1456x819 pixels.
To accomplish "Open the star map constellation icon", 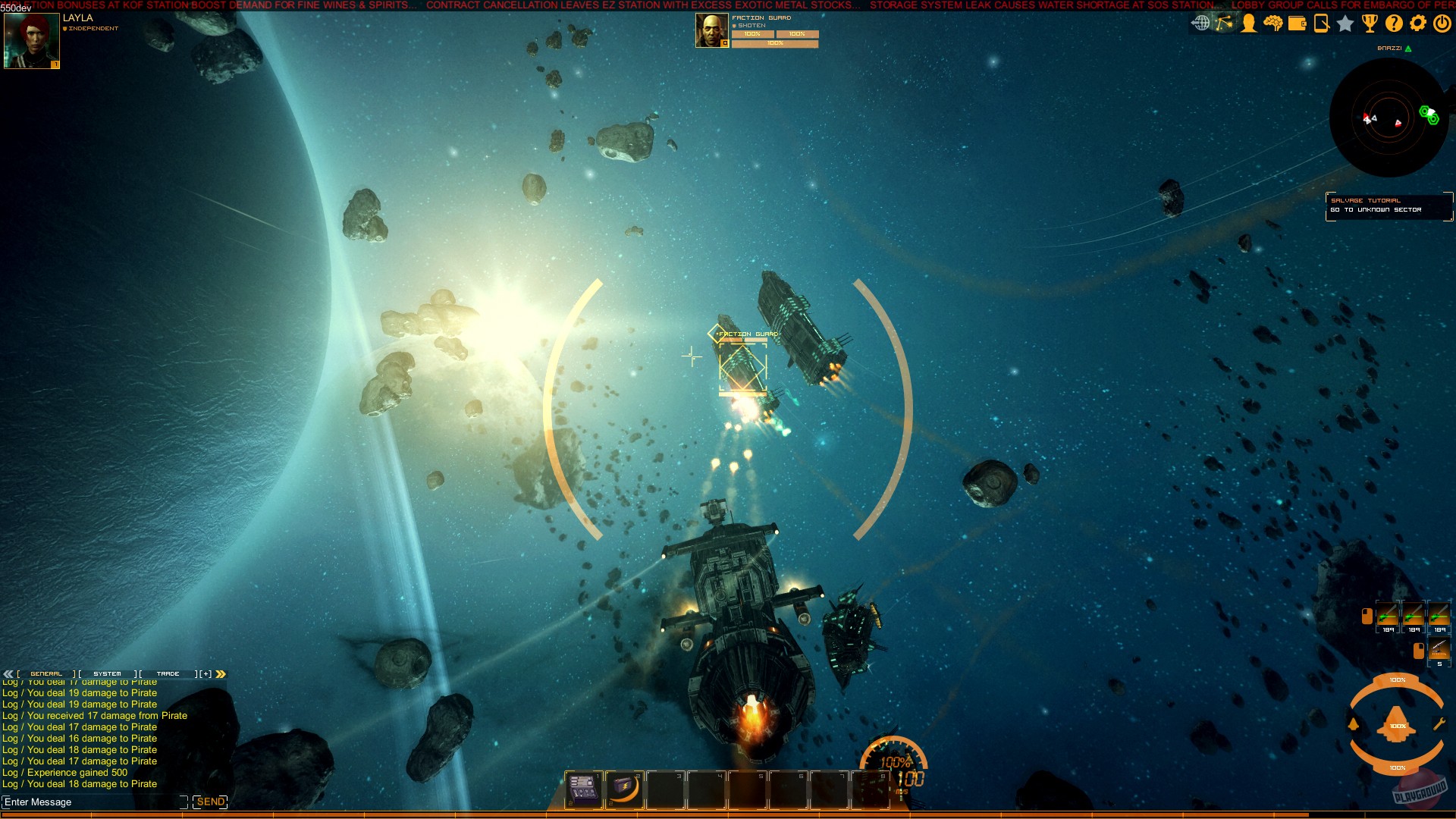I will click(x=1225, y=23).
